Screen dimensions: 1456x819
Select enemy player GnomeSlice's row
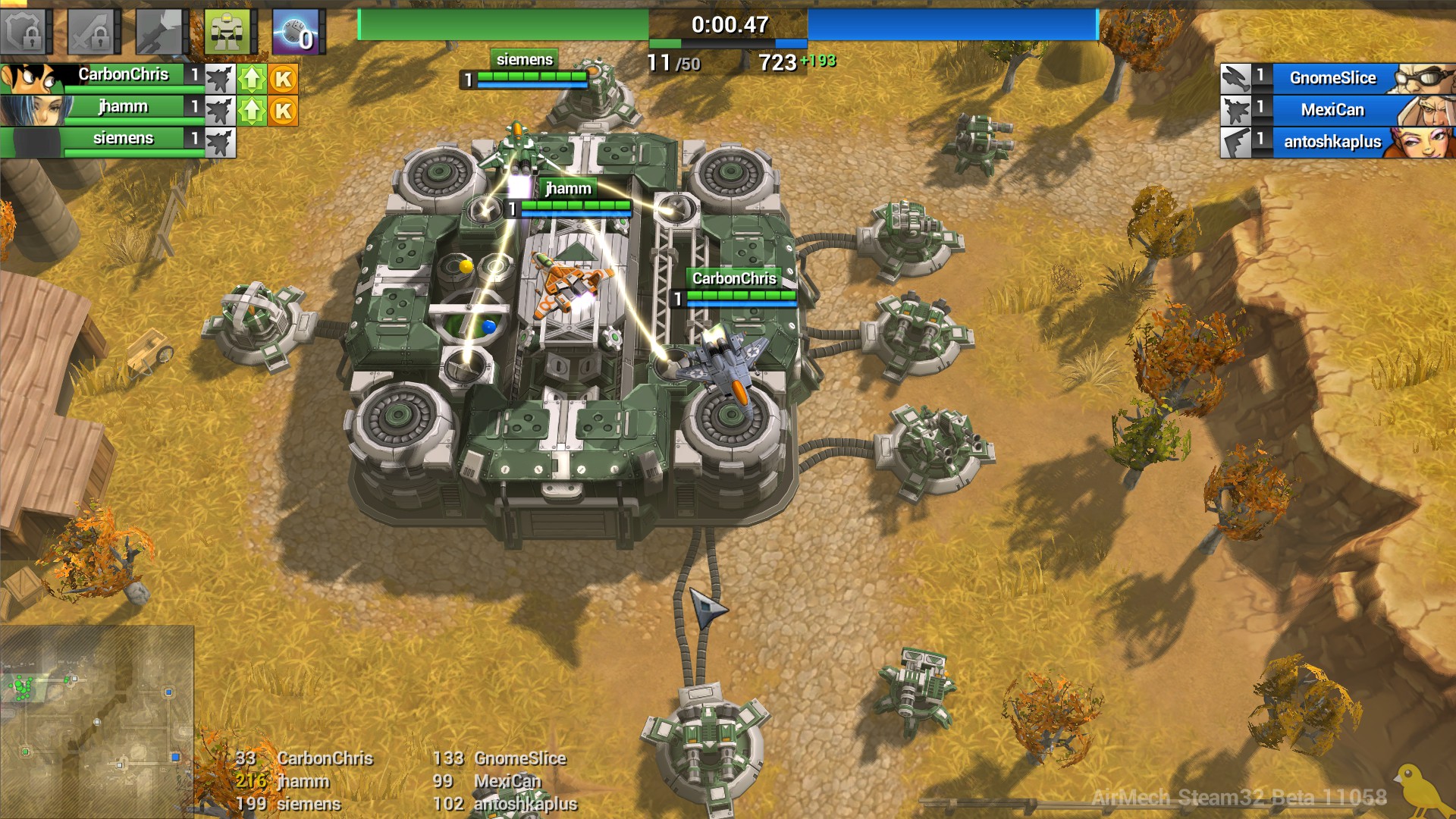tap(1332, 78)
